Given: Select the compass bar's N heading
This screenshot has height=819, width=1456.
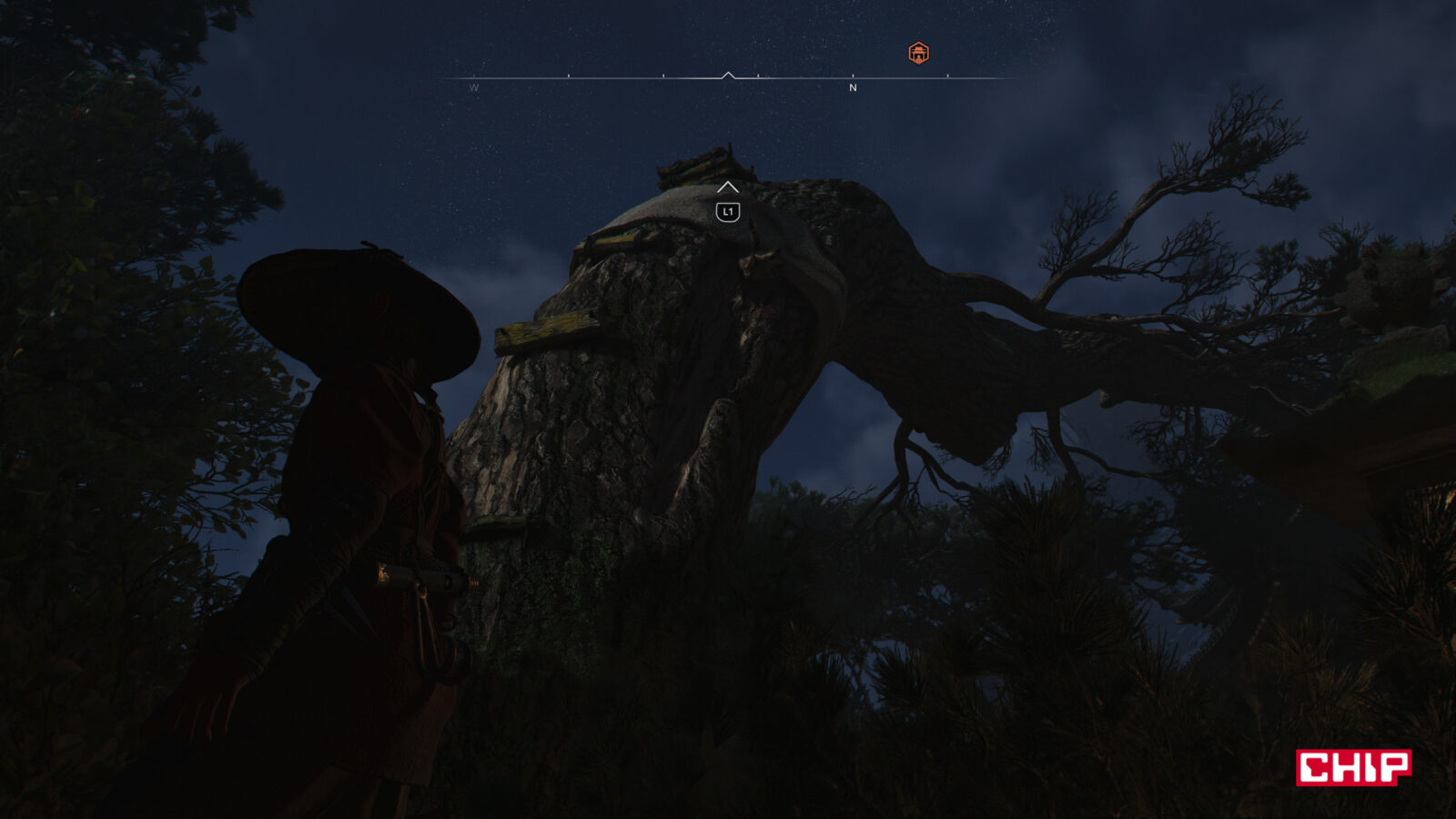Looking at the screenshot, I should coord(853,88).
